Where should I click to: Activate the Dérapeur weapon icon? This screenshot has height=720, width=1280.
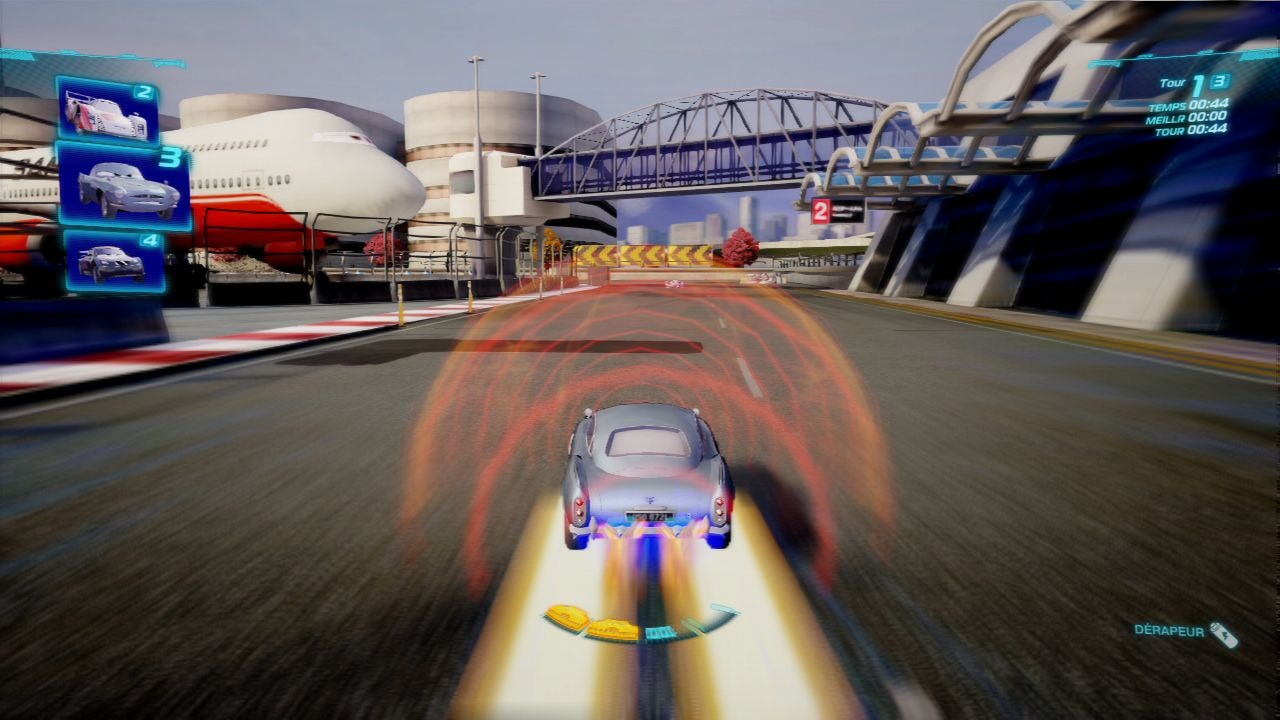[x=1223, y=634]
